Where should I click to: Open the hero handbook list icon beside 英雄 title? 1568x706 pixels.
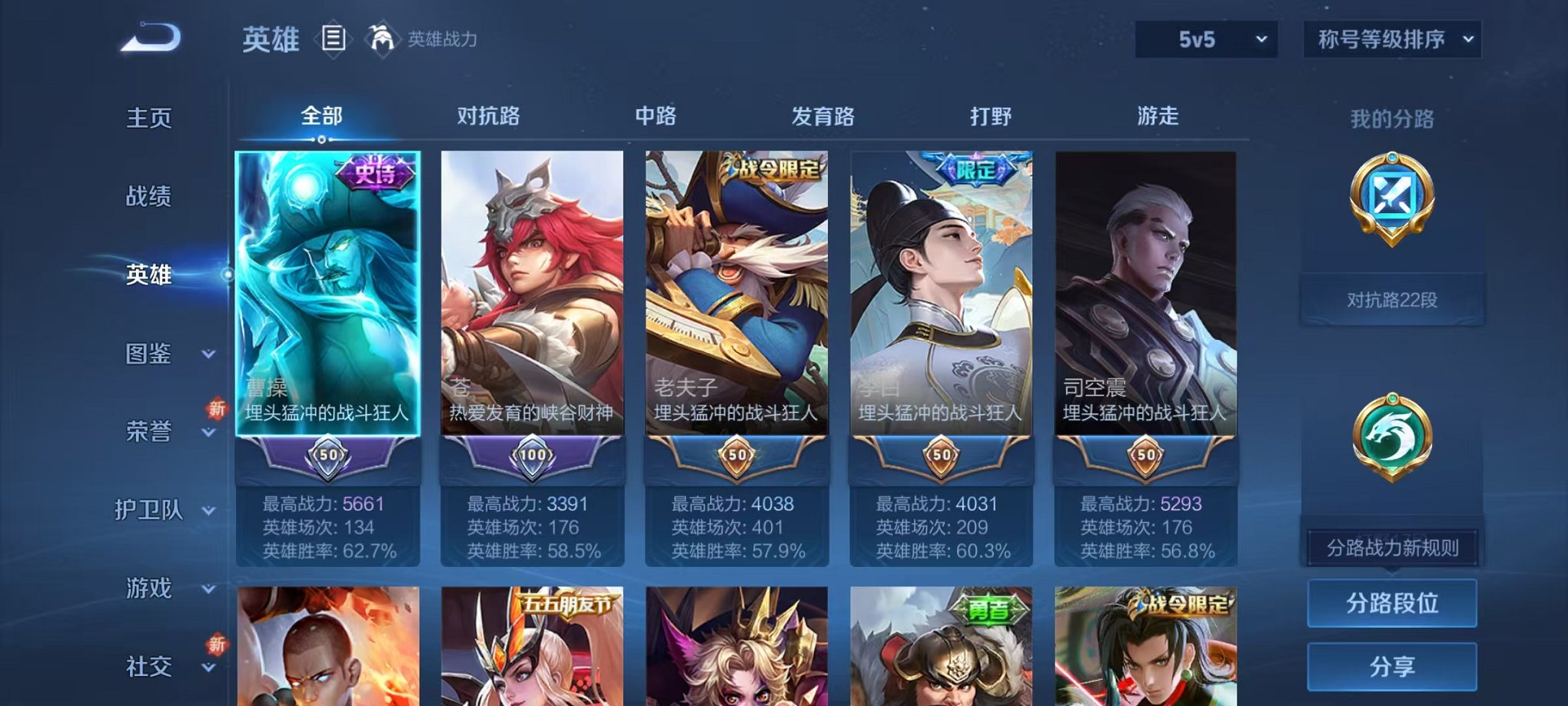334,38
